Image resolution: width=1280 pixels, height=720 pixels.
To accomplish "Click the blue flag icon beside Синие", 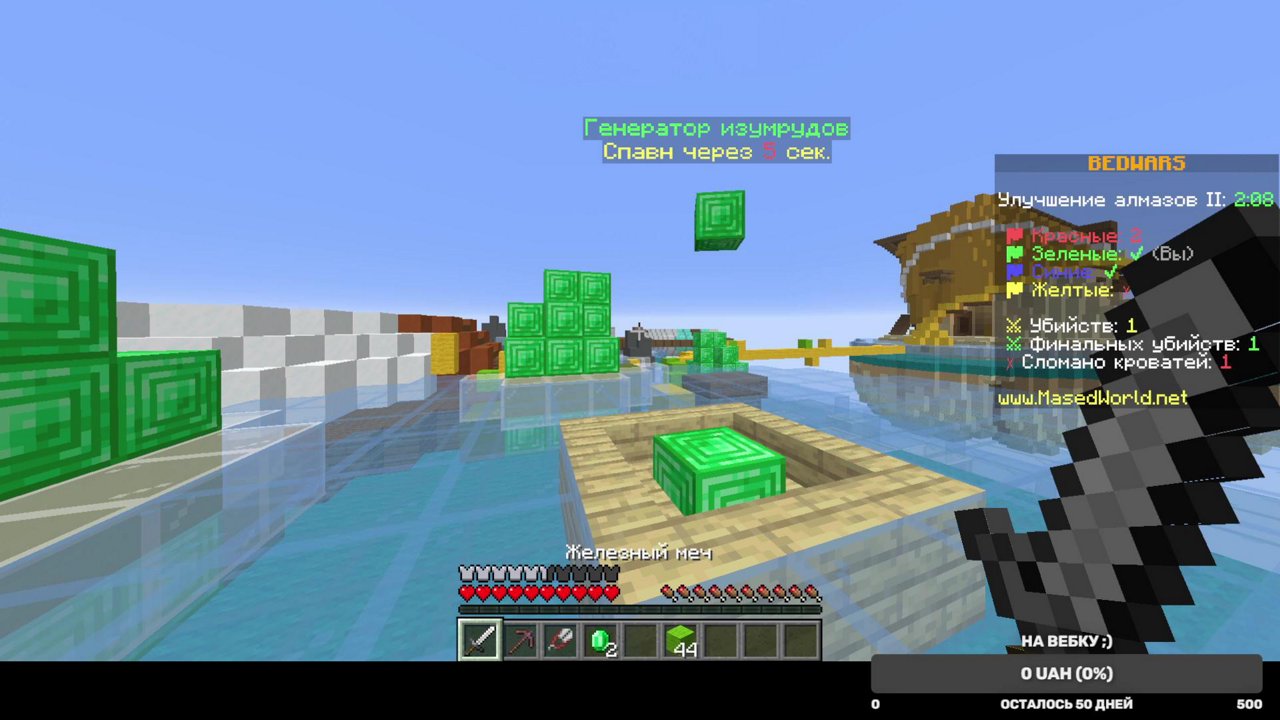I will (x=1015, y=272).
